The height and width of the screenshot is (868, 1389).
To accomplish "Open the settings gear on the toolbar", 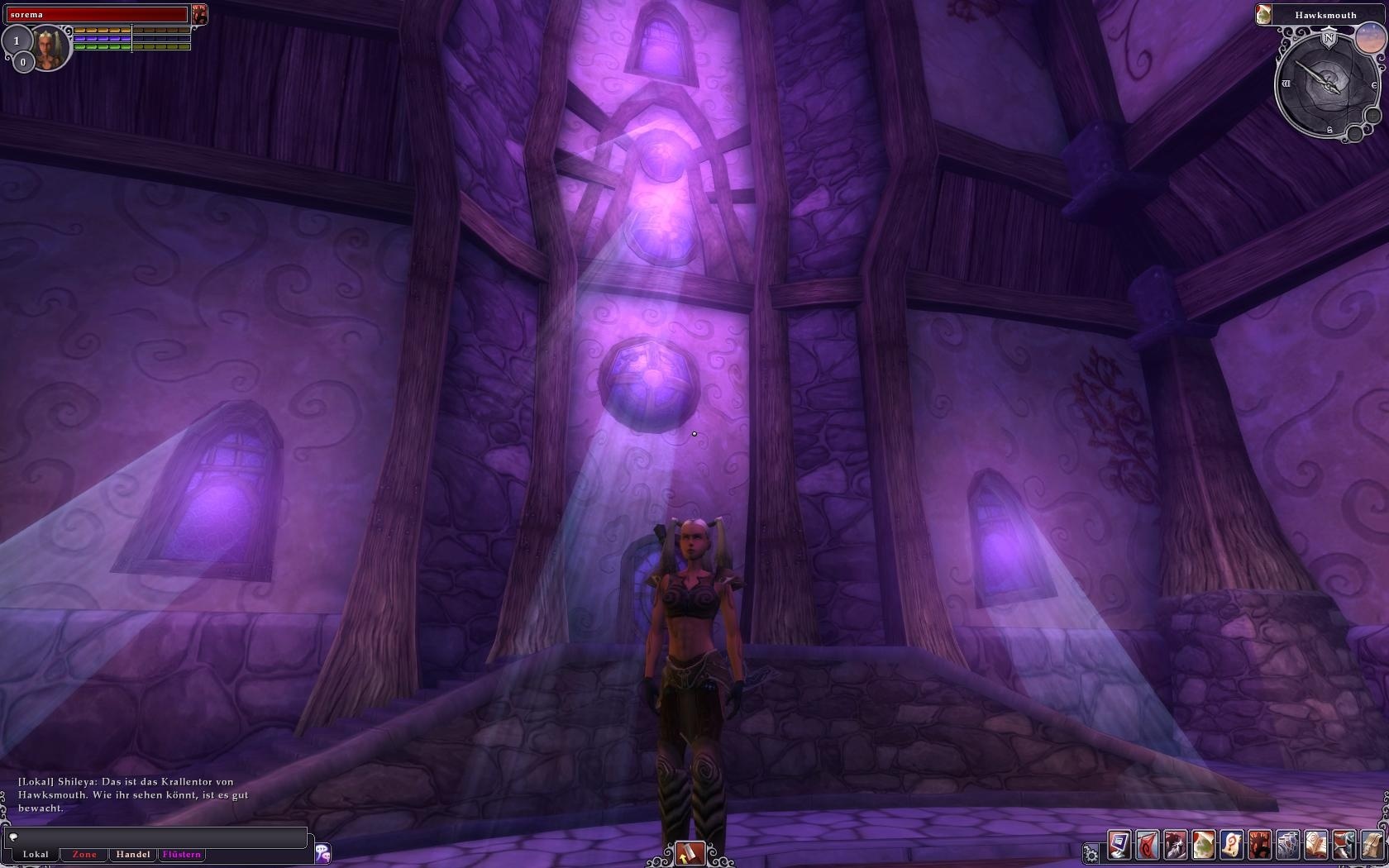I will pos(1091,852).
